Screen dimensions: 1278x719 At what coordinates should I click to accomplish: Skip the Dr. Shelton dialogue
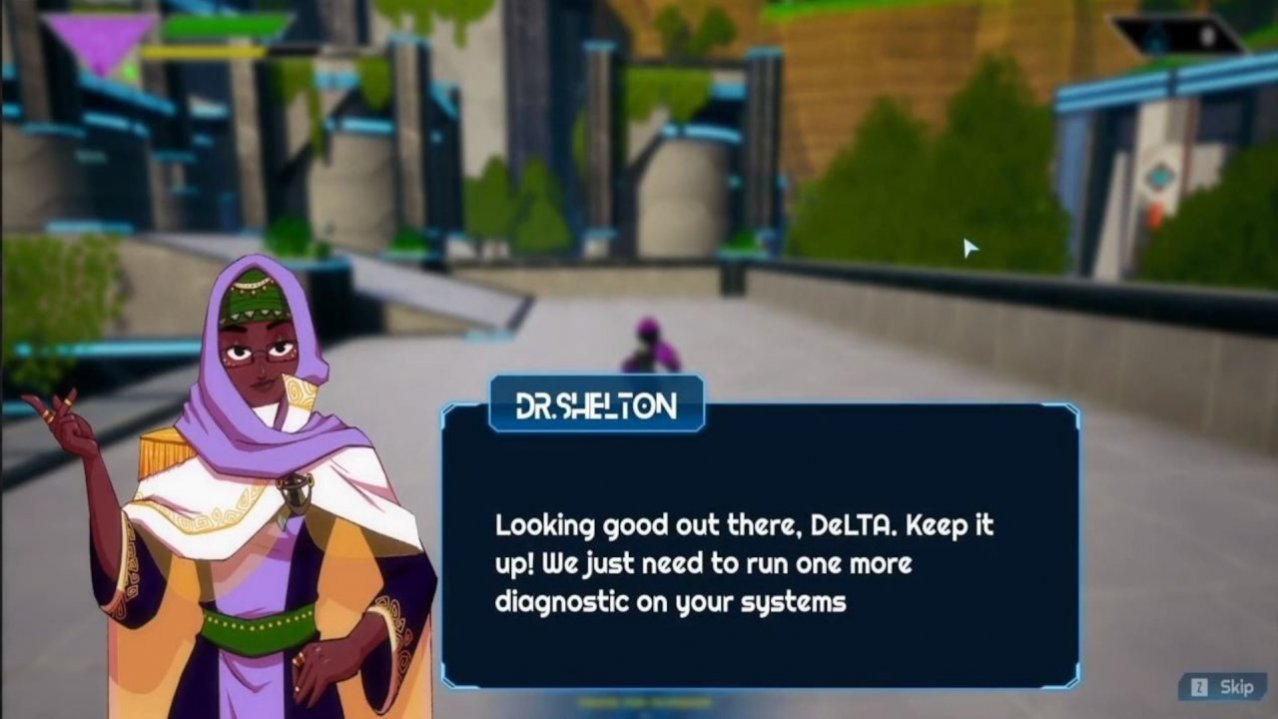[1223, 687]
